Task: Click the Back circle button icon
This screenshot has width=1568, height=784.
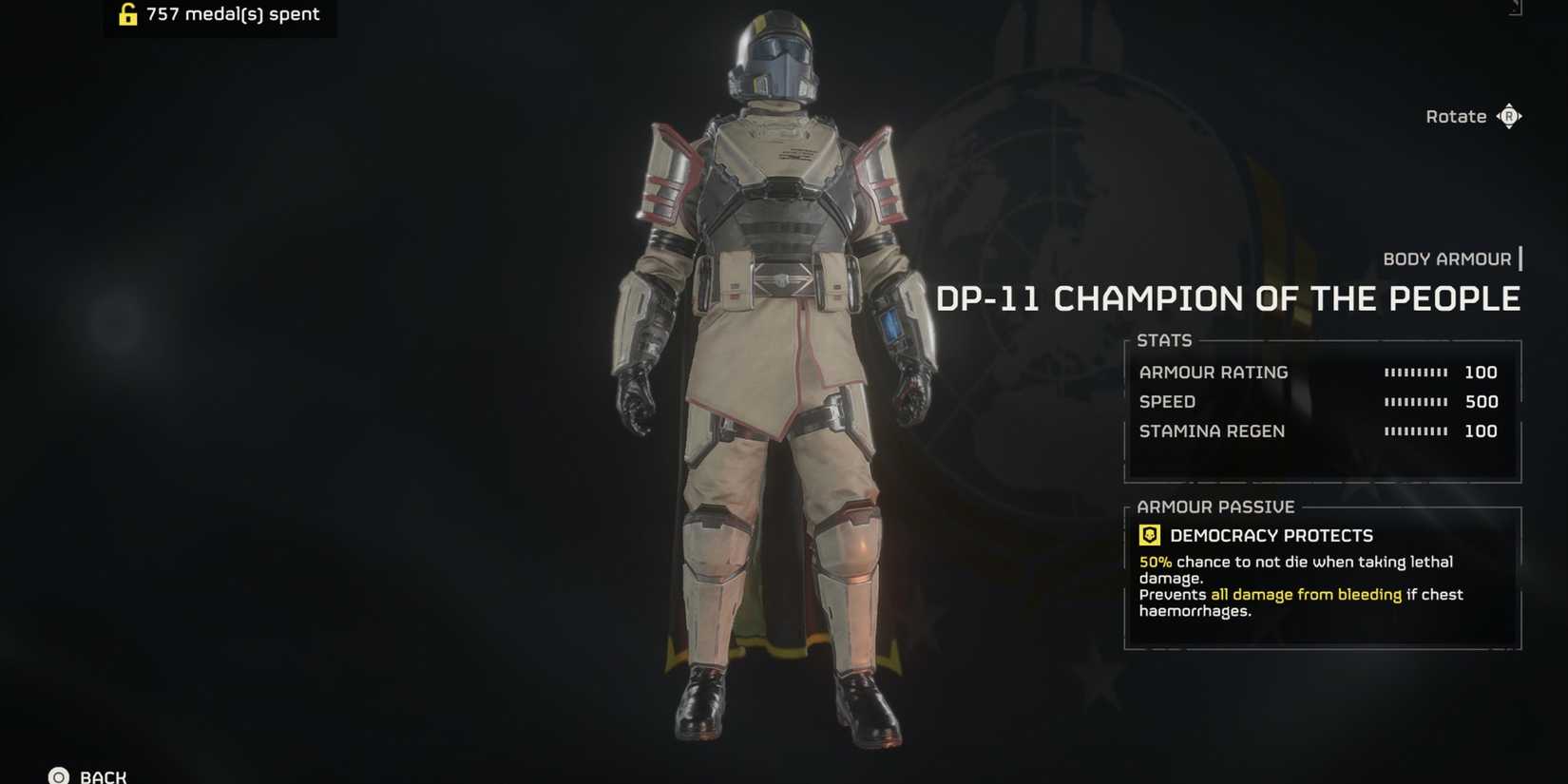Action: (59, 775)
